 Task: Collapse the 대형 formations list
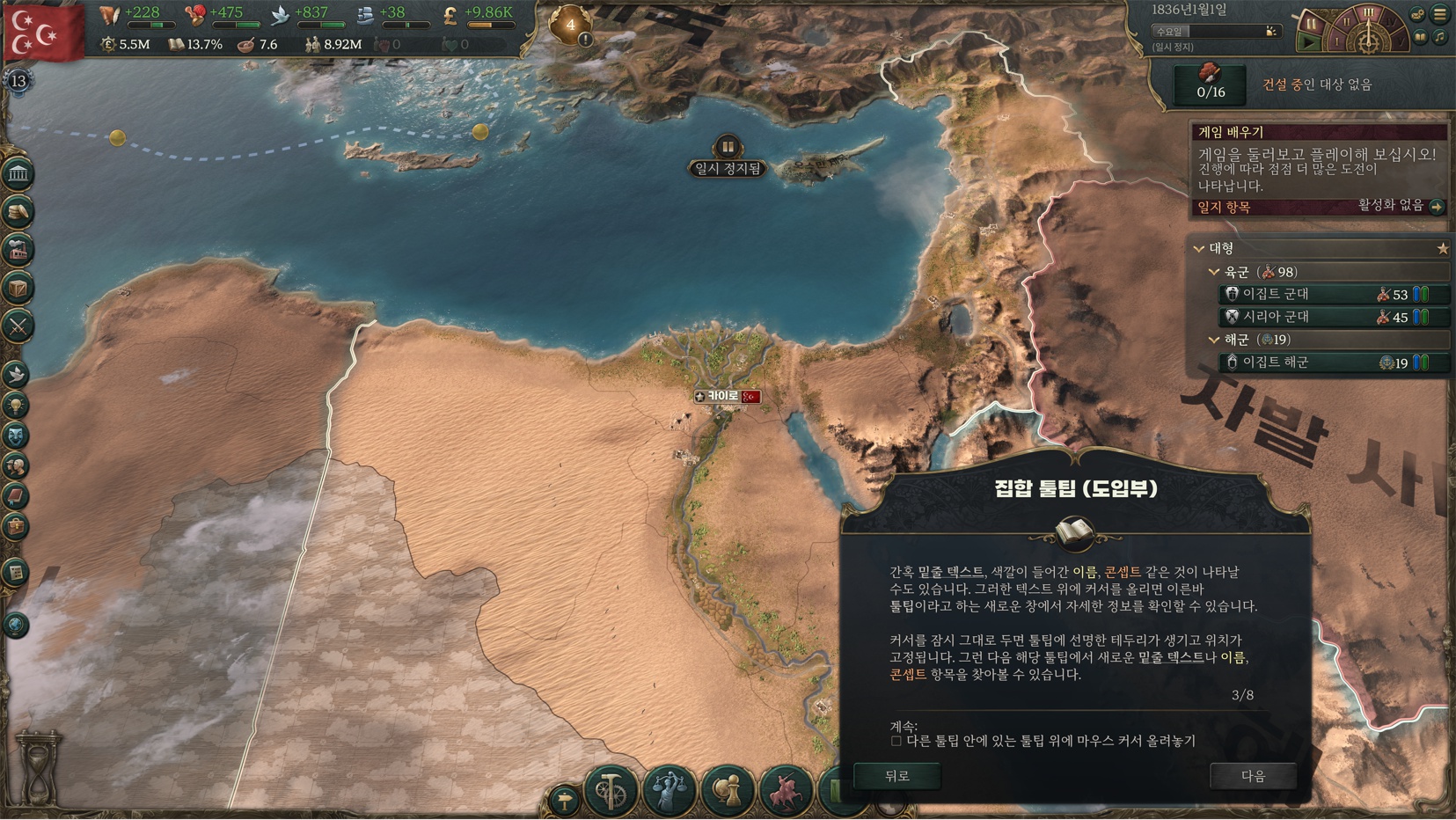[x=1199, y=249]
